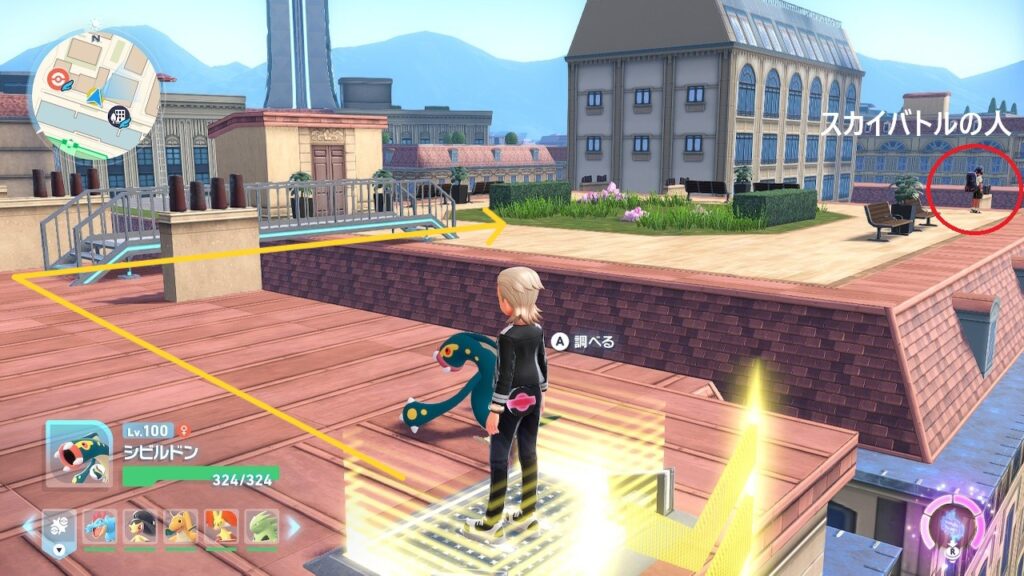The height and width of the screenshot is (576, 1024).
Task: Choose Larvitar in the party bar
Action: point(262,526)
